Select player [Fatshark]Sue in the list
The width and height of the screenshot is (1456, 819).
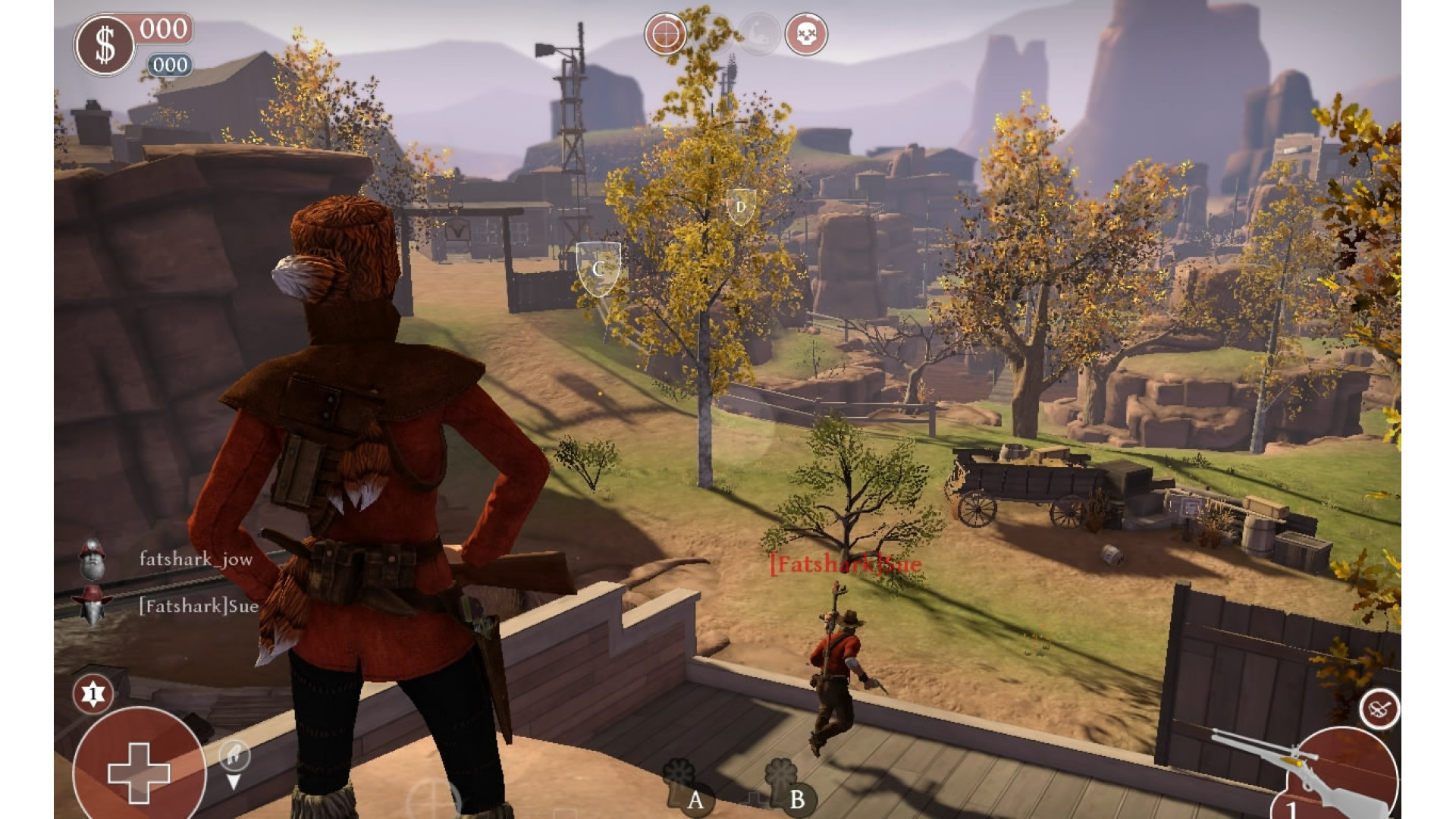coord(198,606)
